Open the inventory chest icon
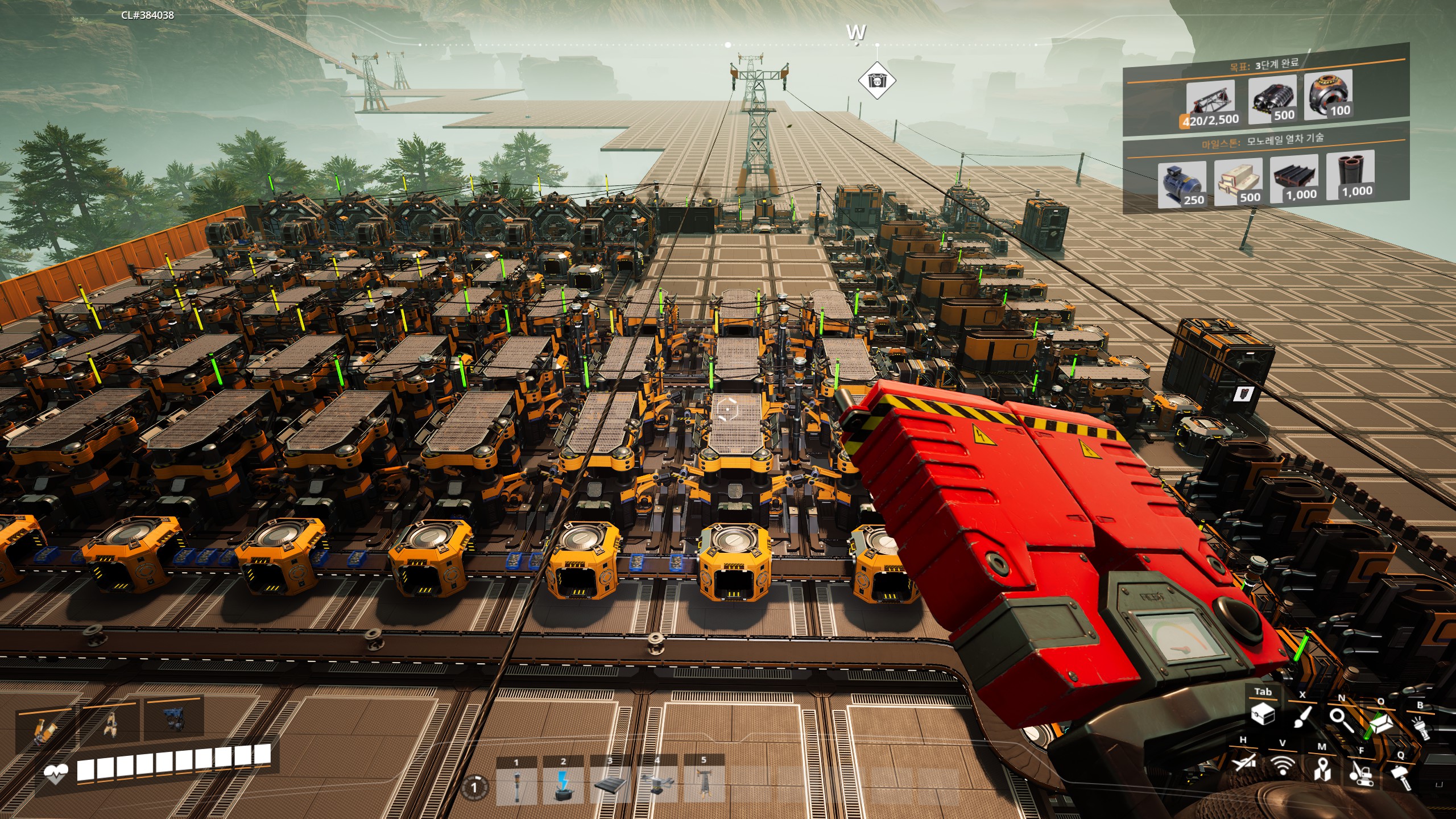This screenshot has height=819, width=1456. (1263, 715)
